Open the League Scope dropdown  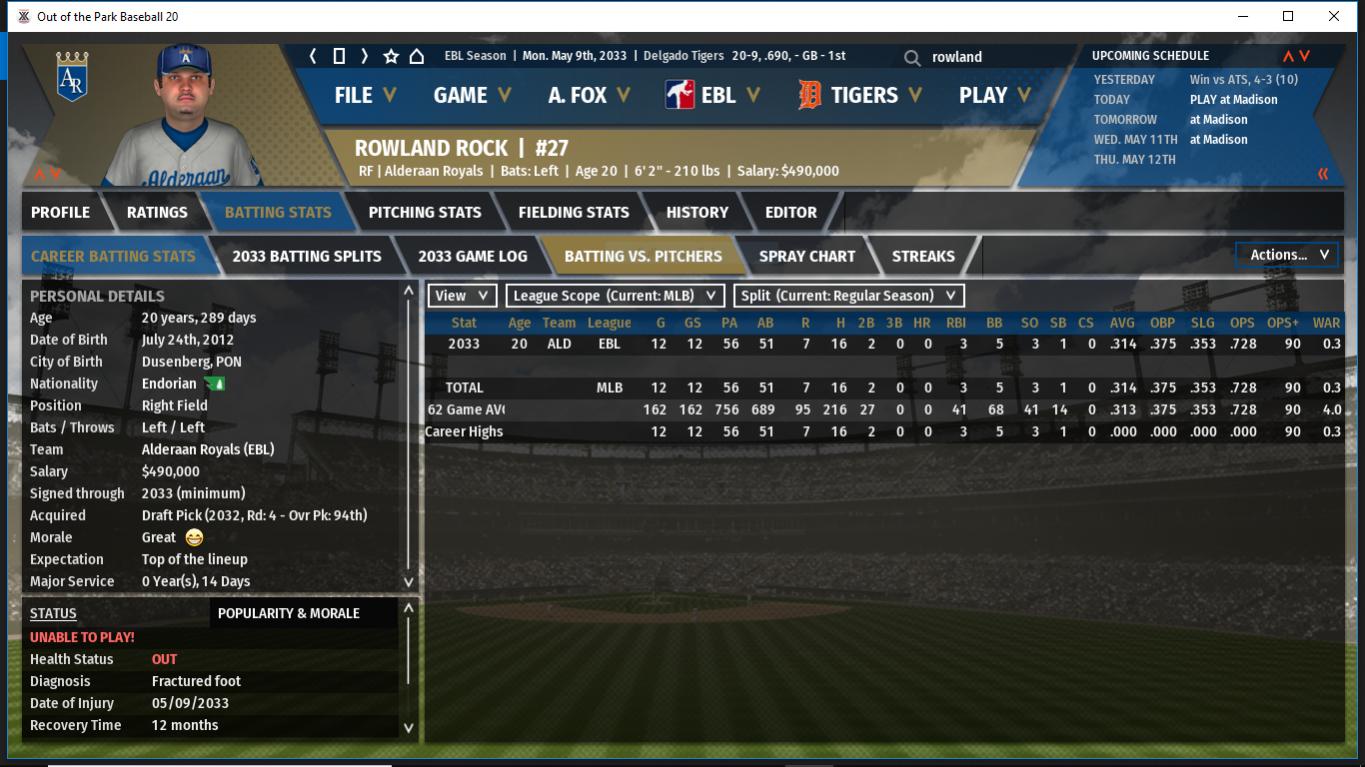pos(615,296)
